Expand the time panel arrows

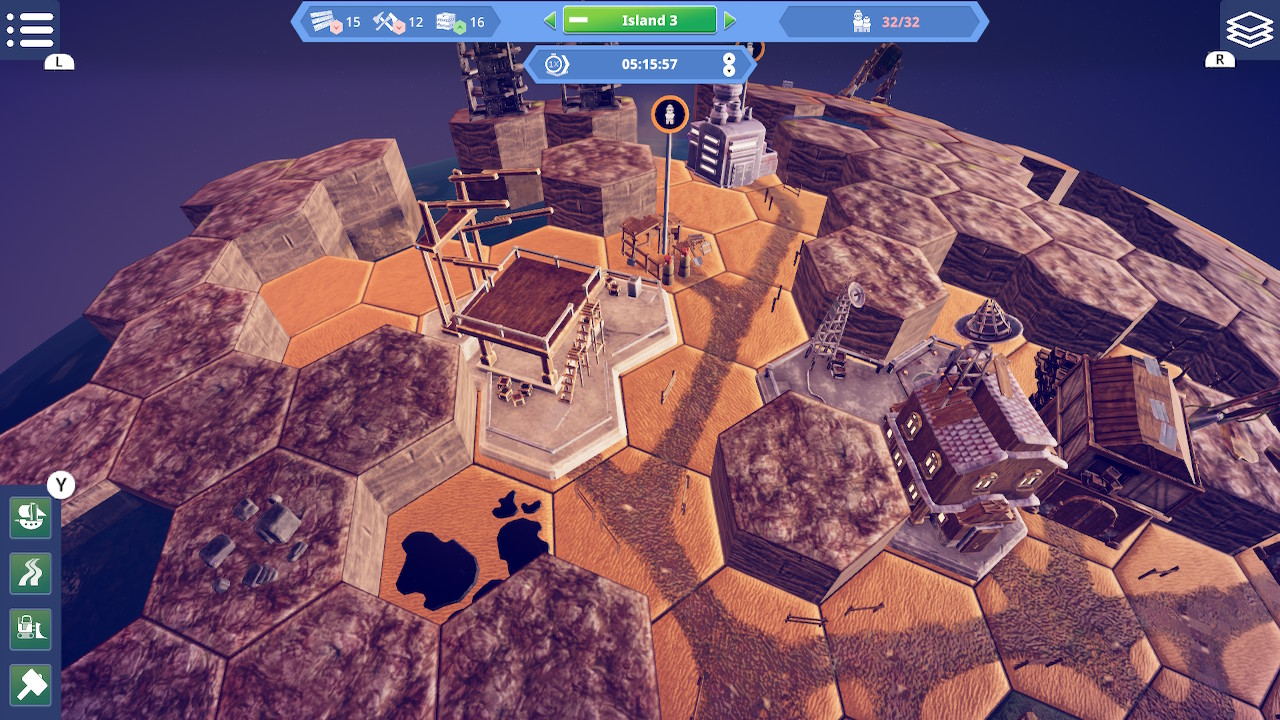(x=729, y=65)
